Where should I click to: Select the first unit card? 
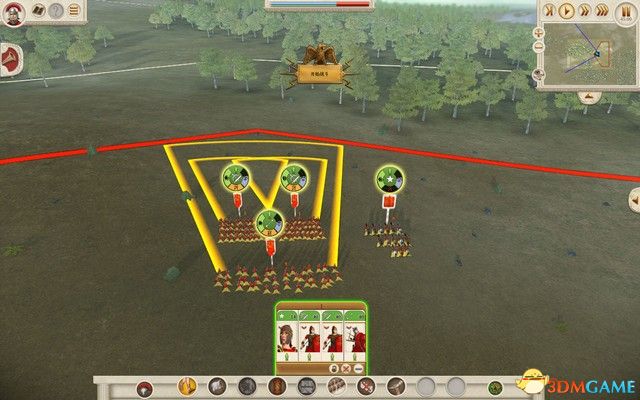pos(286,341)
